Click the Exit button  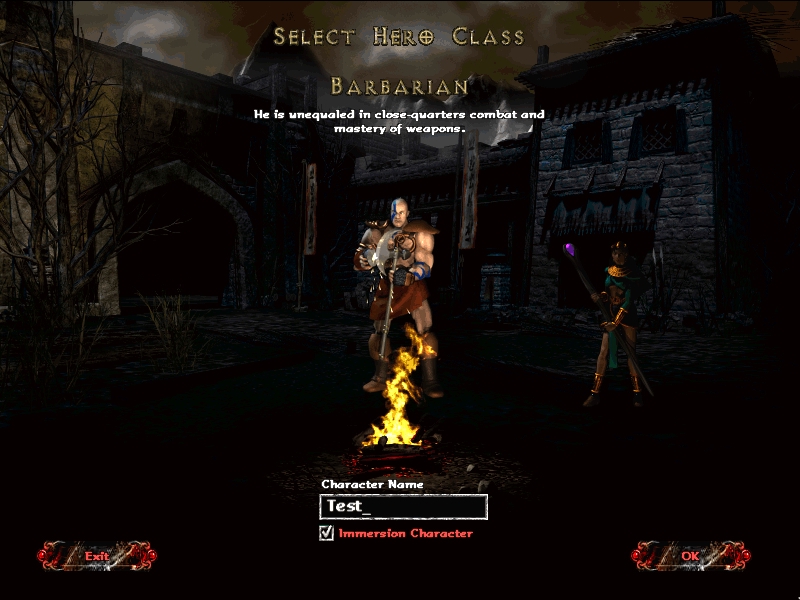(97, 555)
